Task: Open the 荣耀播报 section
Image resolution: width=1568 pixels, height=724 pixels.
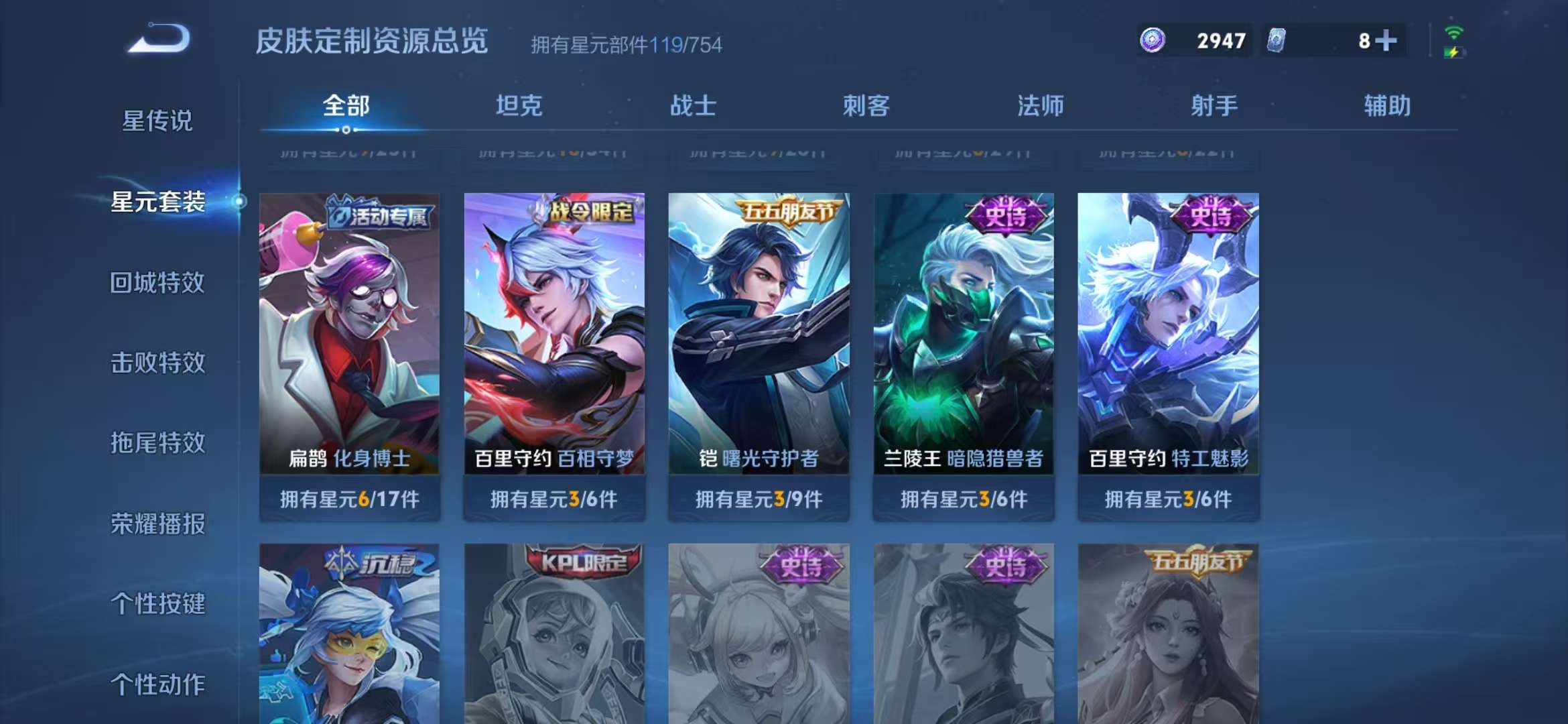Action: click(159, 525)
